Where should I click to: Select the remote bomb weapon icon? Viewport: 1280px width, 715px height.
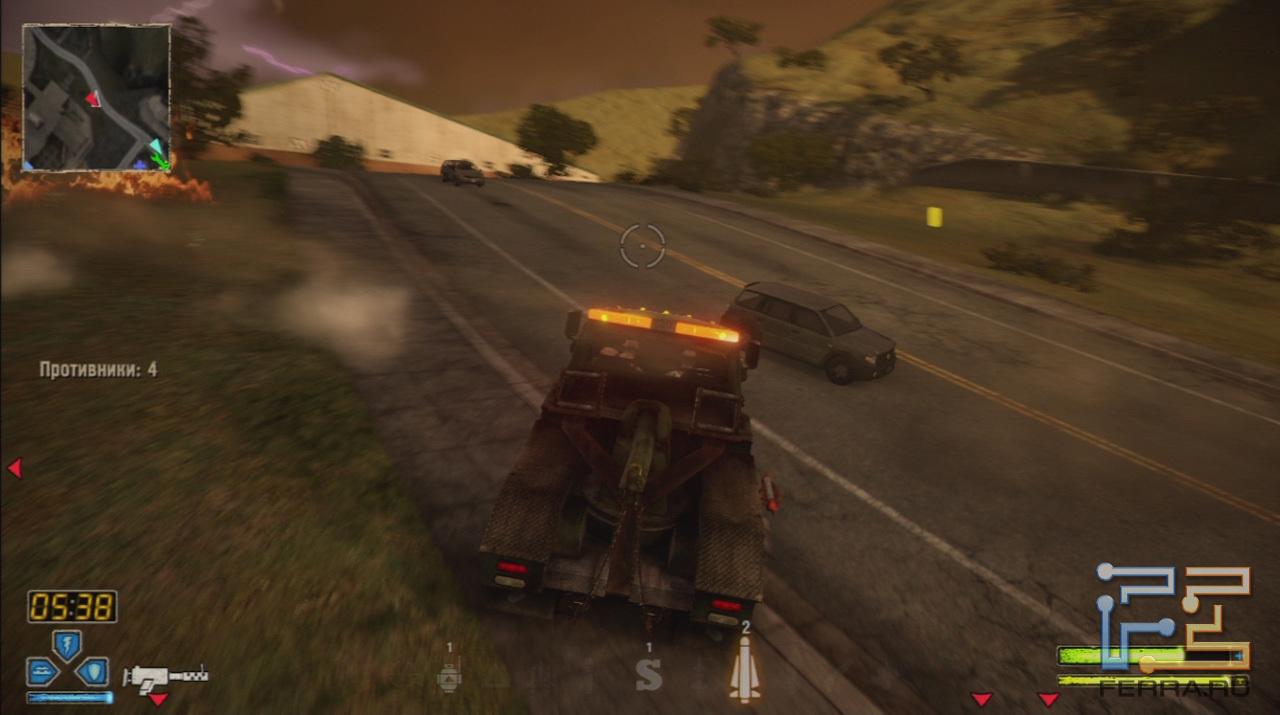[x=450, y=676]
